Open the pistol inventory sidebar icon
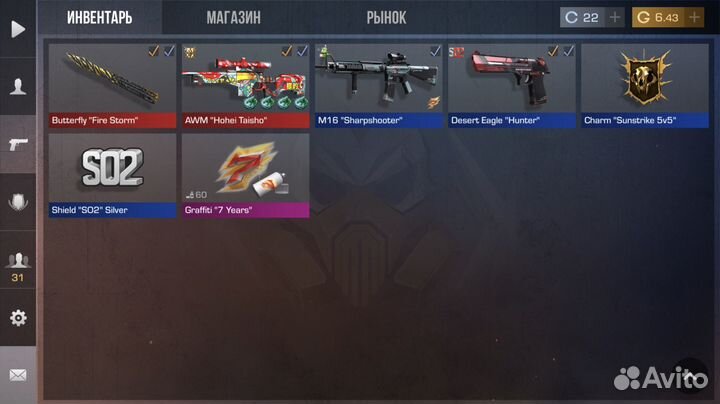 point(18,144)
